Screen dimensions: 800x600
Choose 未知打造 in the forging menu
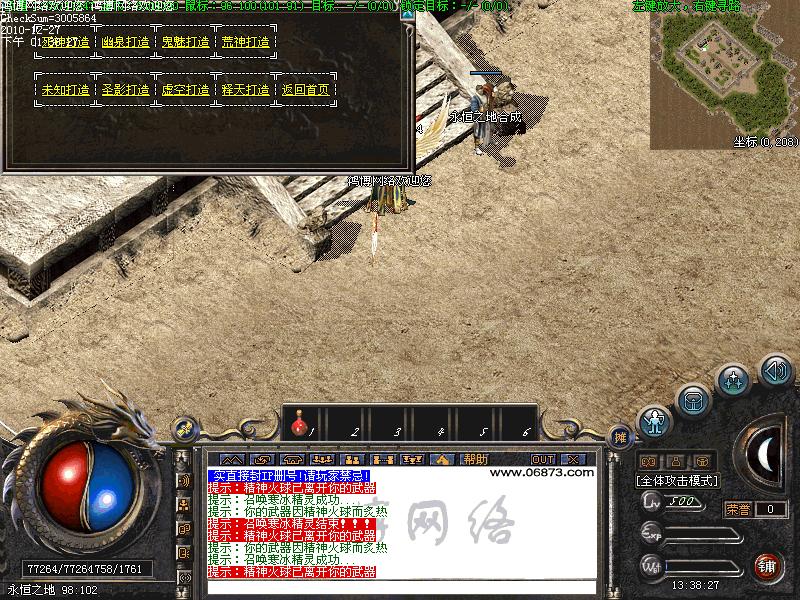click(x=66, y=90)
